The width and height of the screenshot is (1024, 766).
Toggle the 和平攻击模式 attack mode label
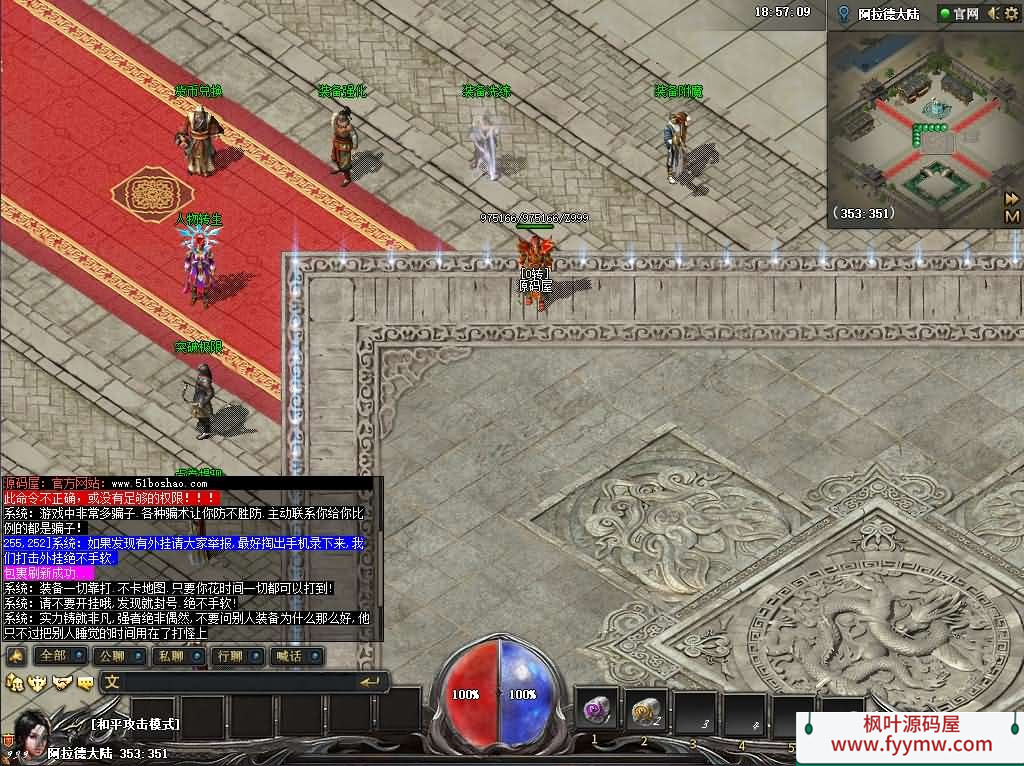[135, 724]
